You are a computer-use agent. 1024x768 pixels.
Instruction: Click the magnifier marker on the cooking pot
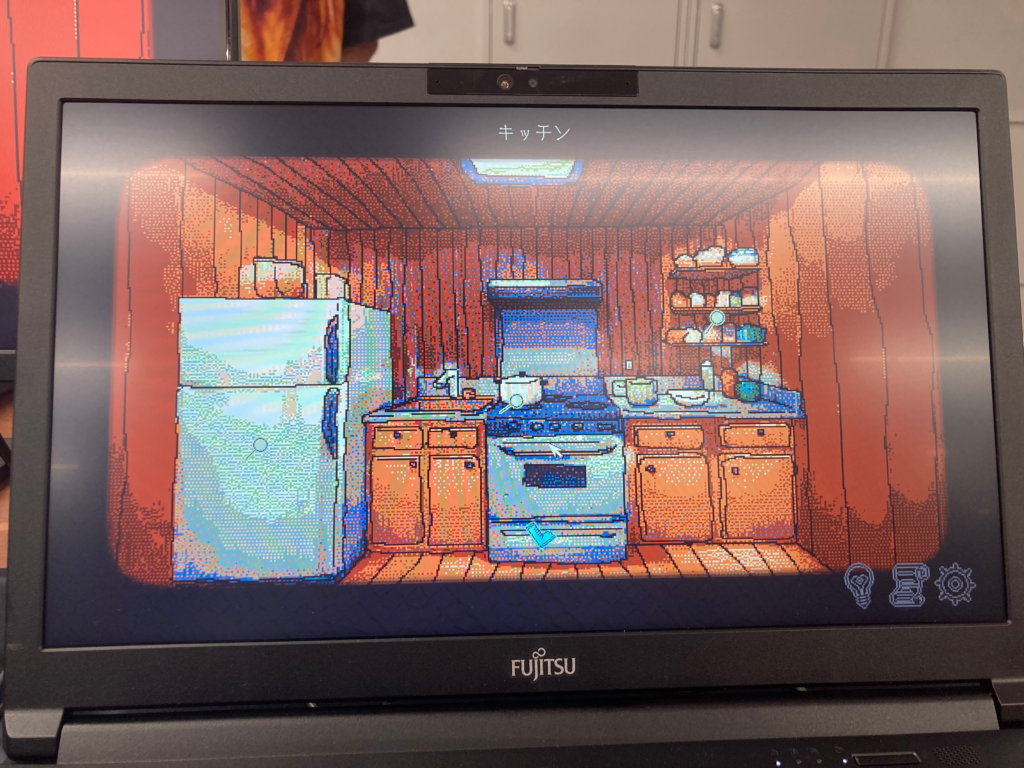(516, 400)
